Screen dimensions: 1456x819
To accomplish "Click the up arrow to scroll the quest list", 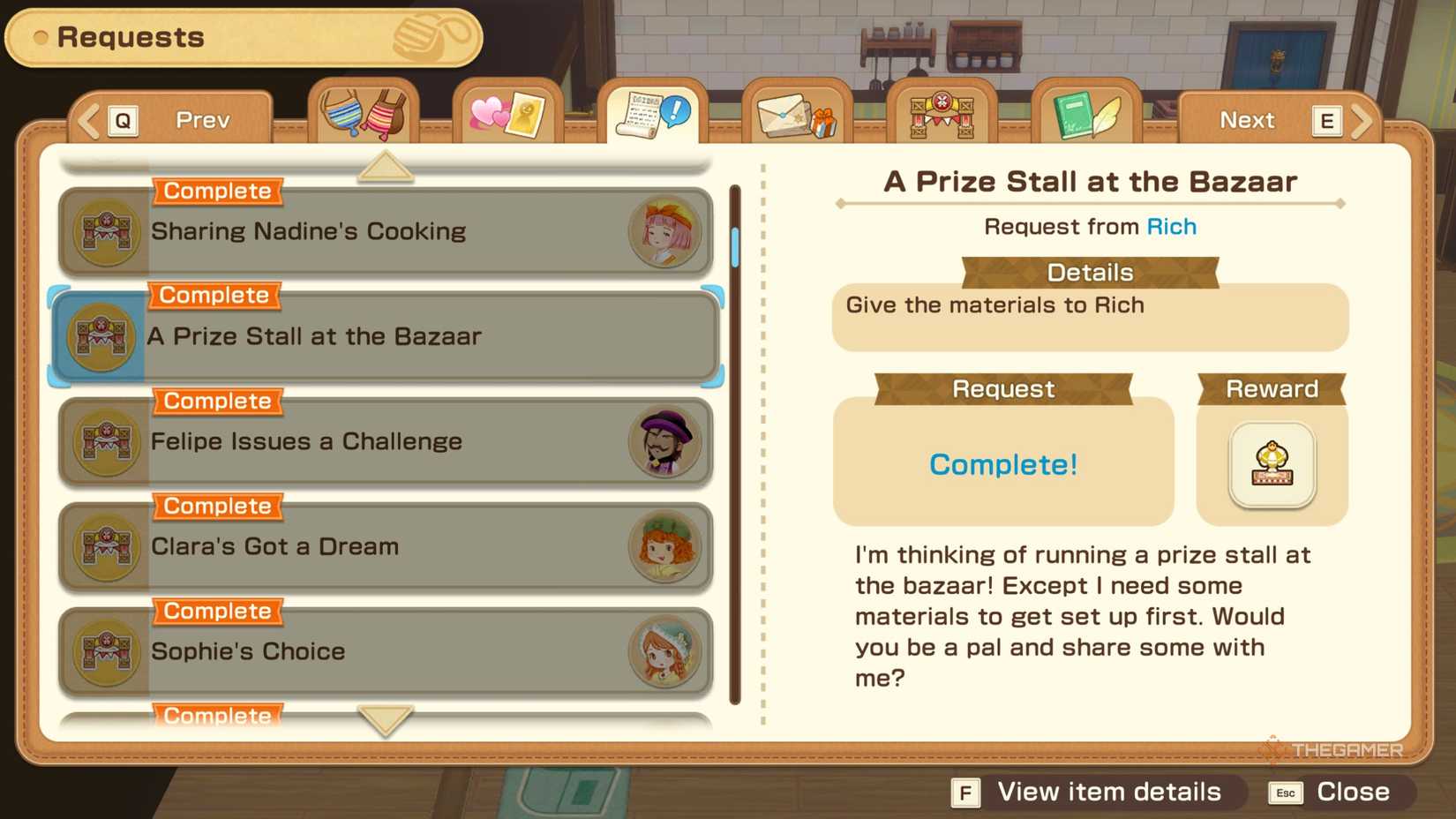I will (382, 165).
